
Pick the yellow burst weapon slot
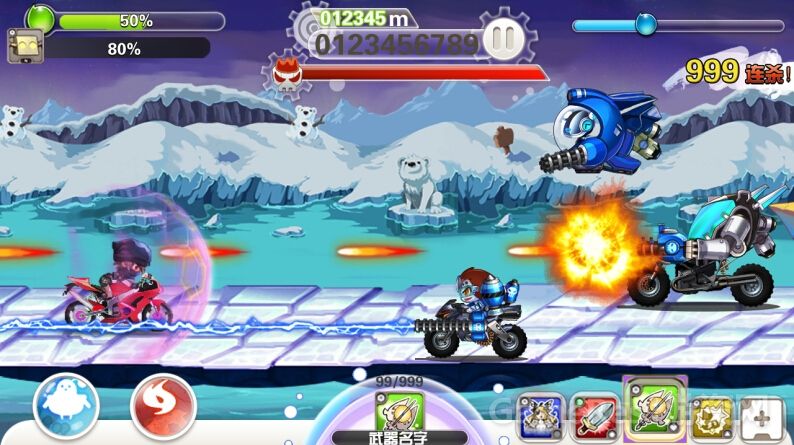click(713, 415)
